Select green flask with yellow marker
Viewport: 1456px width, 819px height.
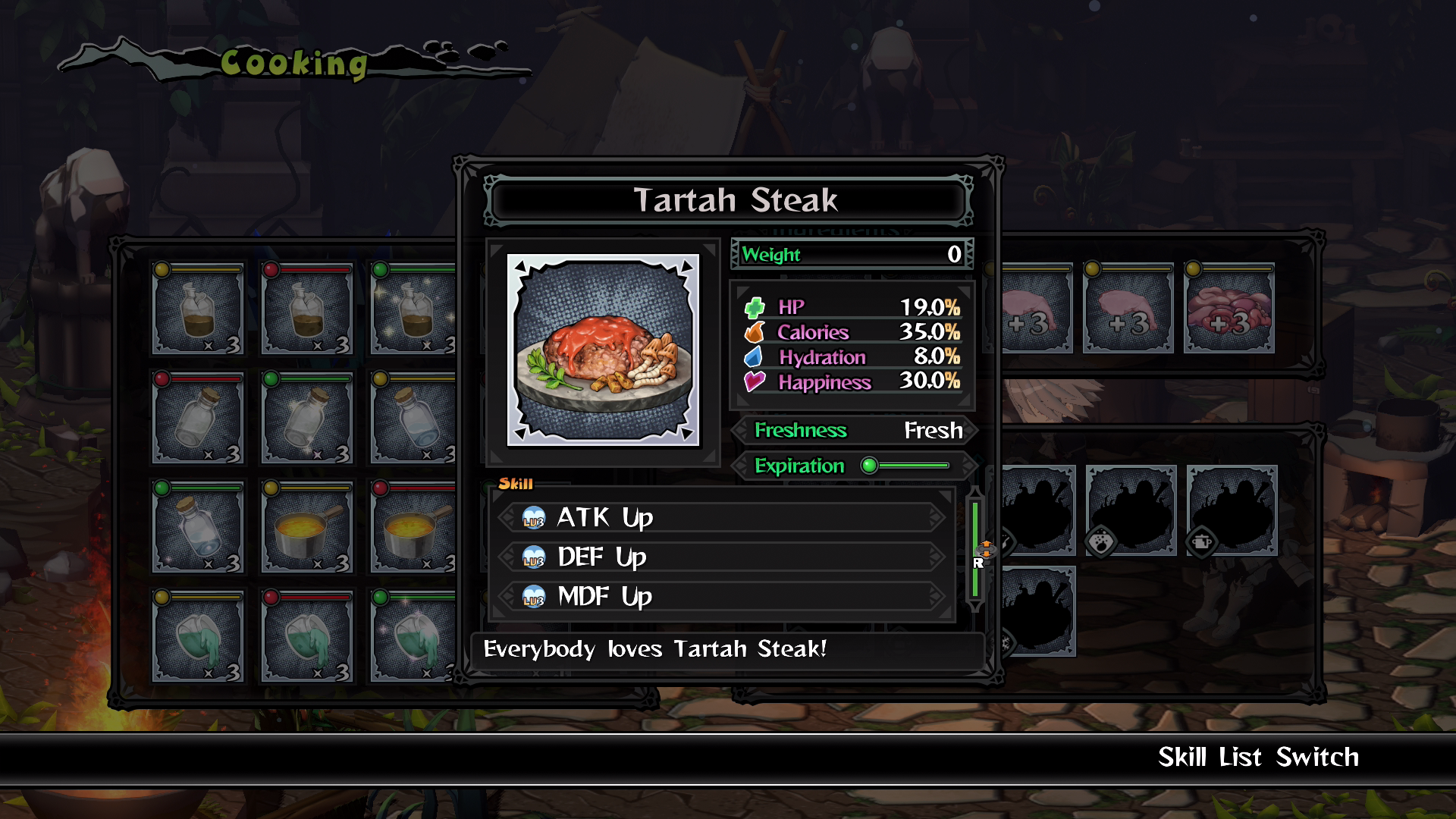click(x=198, y=637)
